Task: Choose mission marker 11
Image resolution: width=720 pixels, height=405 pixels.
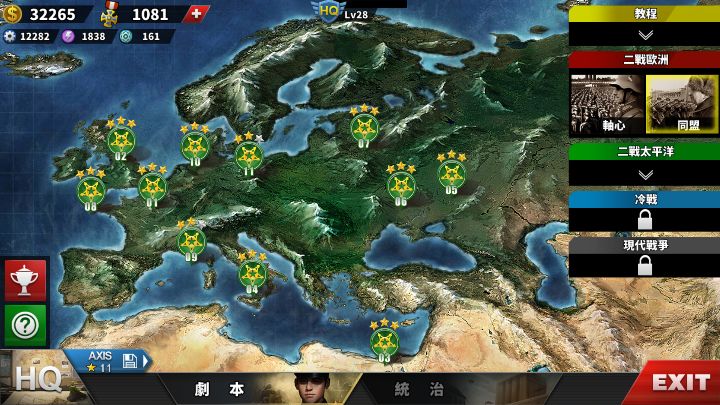Action: click(x=249, y=155)
